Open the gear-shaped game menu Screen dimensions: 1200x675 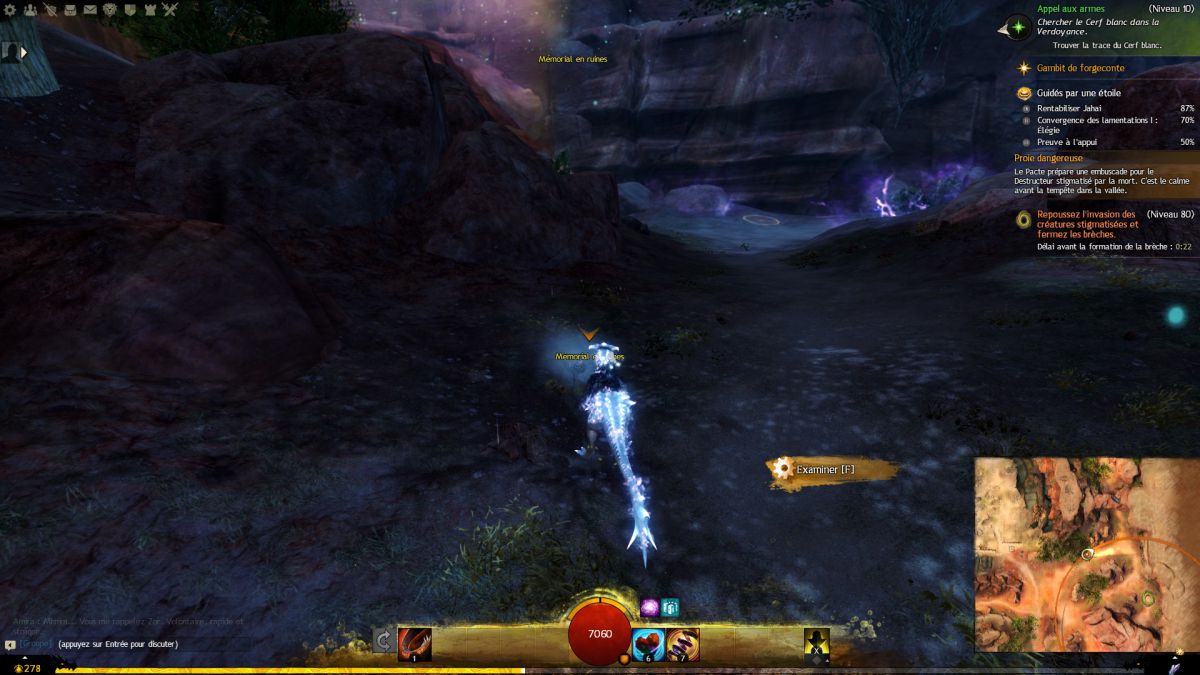point(10,10)
